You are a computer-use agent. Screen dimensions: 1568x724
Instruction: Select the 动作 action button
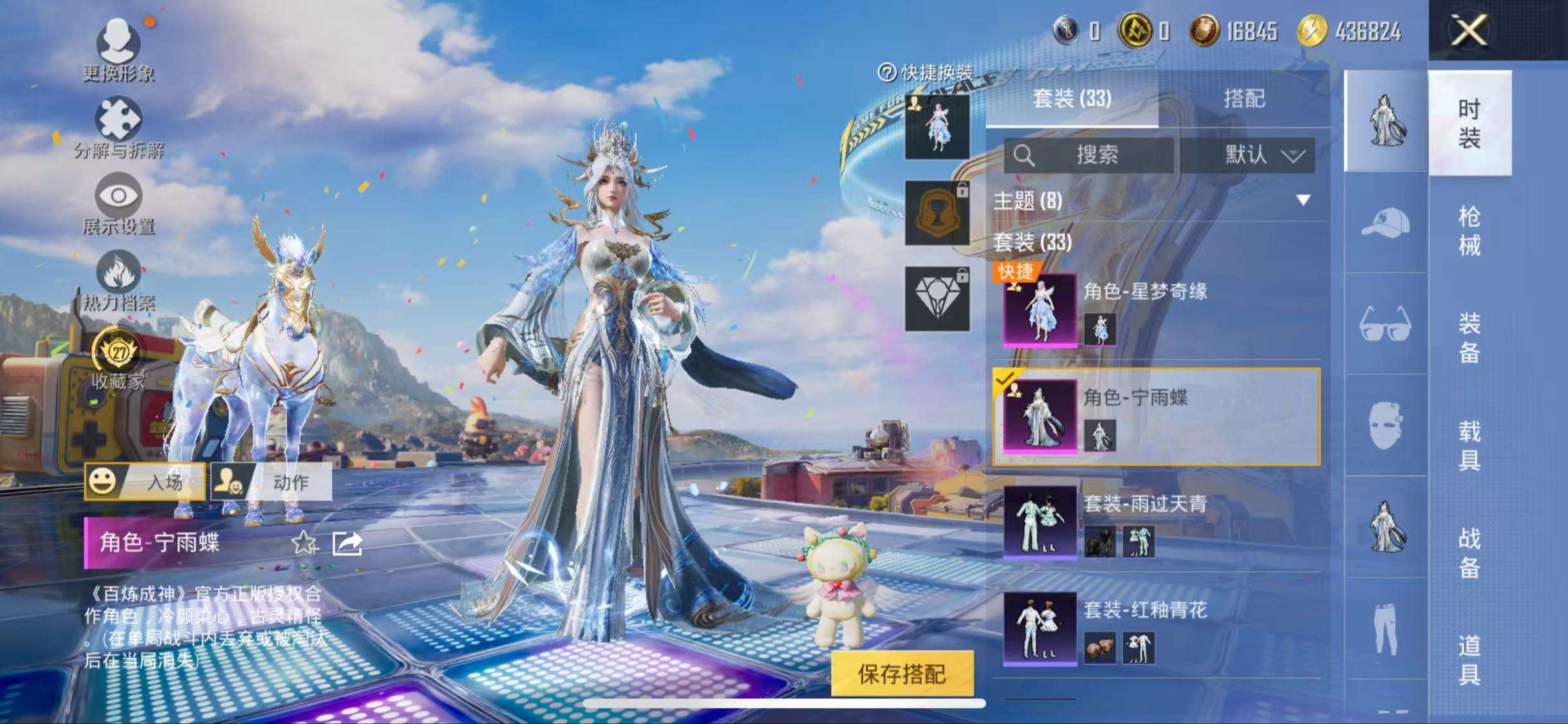coord(272,481)
